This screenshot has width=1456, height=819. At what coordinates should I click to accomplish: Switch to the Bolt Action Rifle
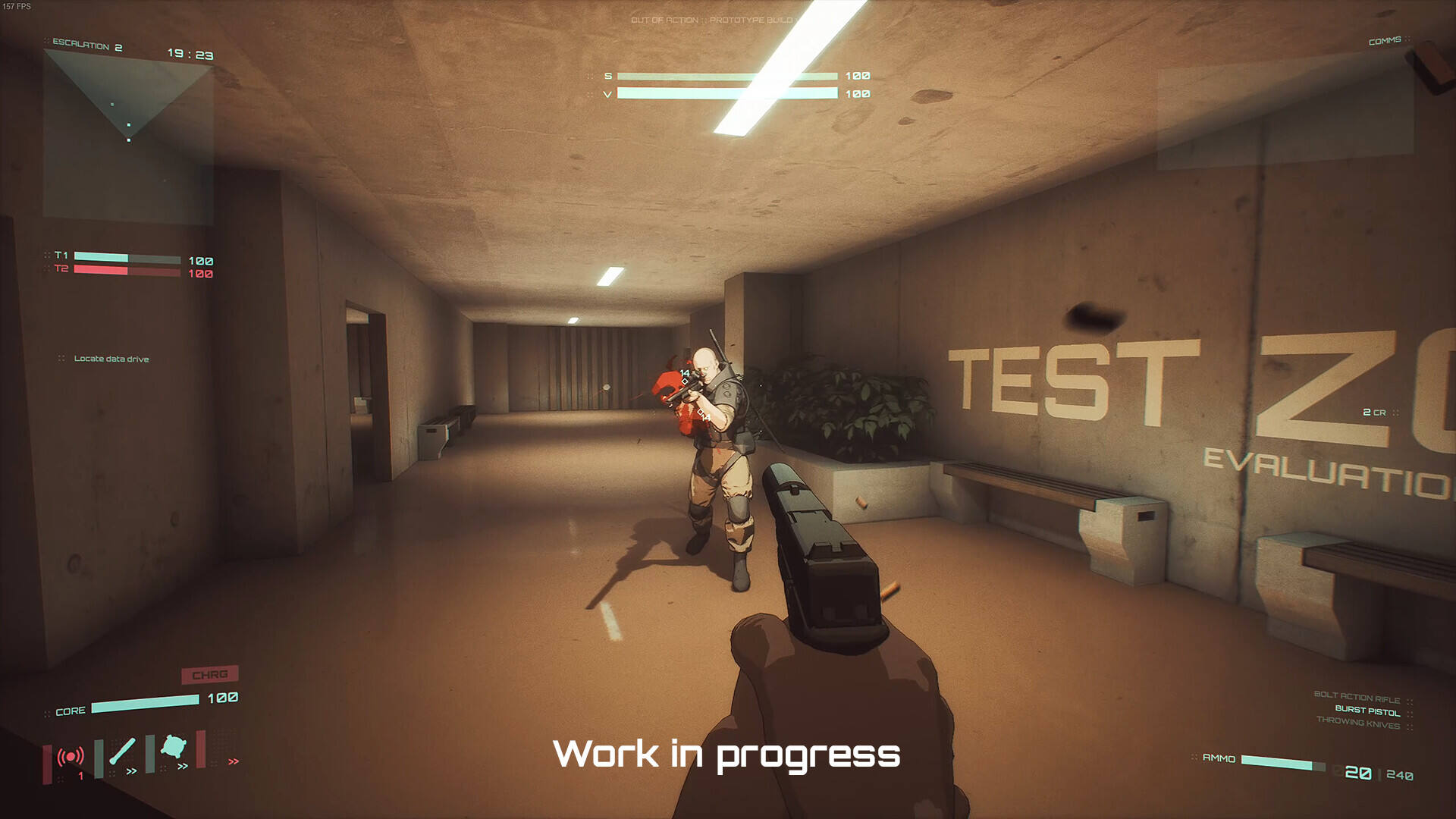click(x=1357, y=698)
